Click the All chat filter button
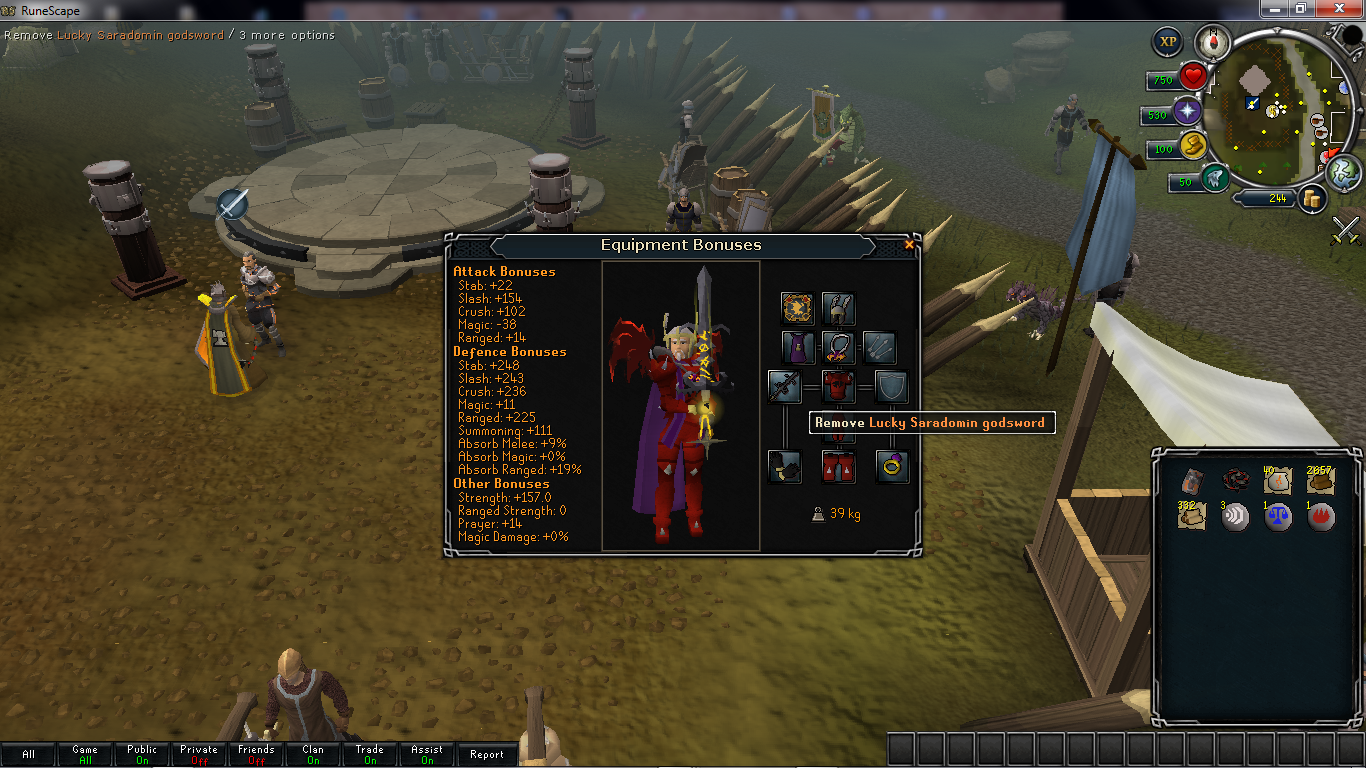 (x=27, y=754)
